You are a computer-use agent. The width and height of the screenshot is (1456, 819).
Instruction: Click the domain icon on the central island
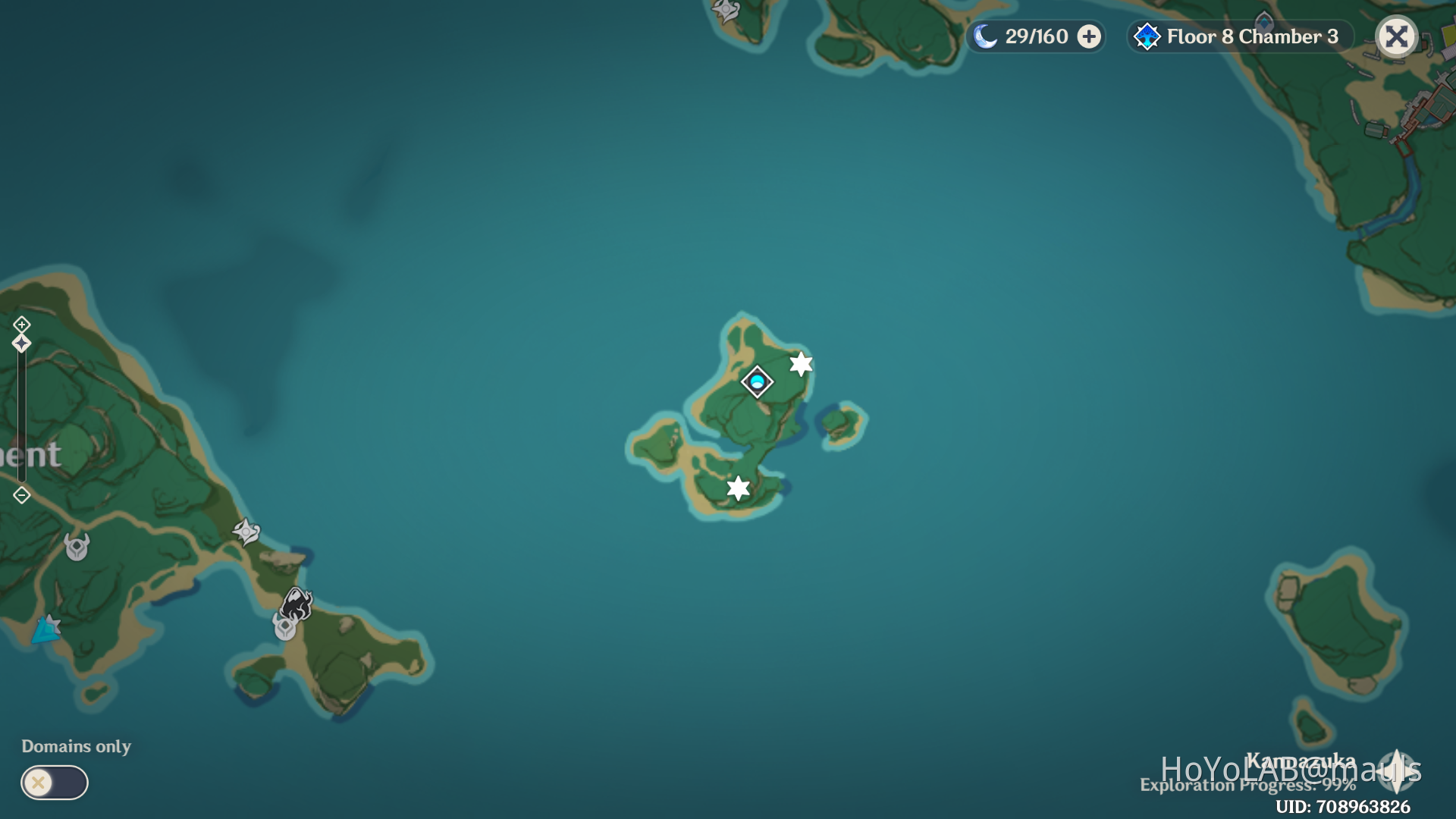point(757,382)
